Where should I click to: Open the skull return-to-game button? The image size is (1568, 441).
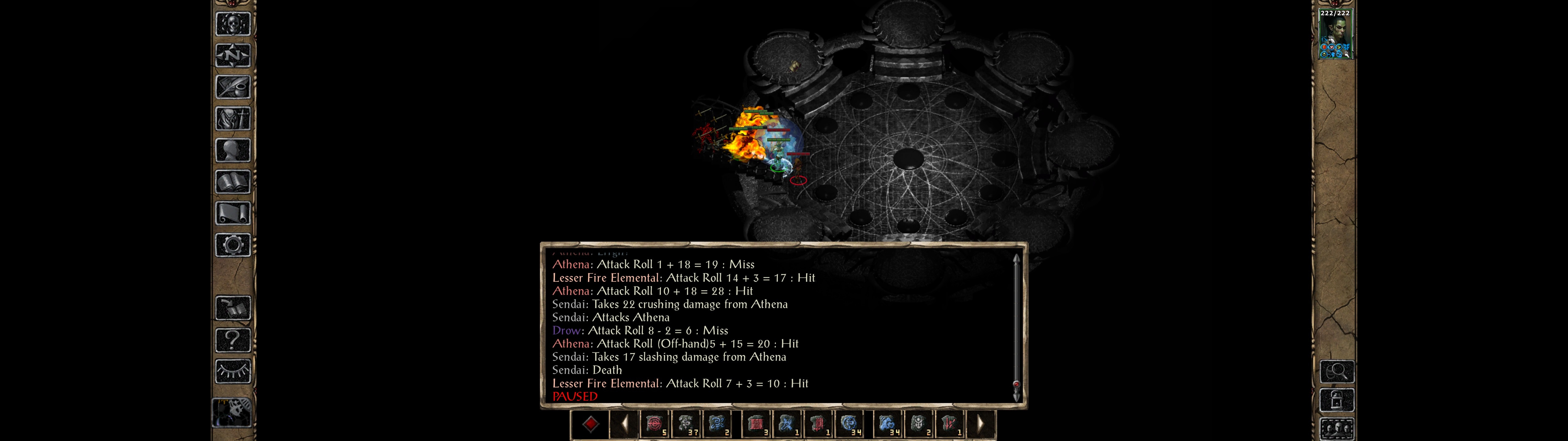coord(233,24)
